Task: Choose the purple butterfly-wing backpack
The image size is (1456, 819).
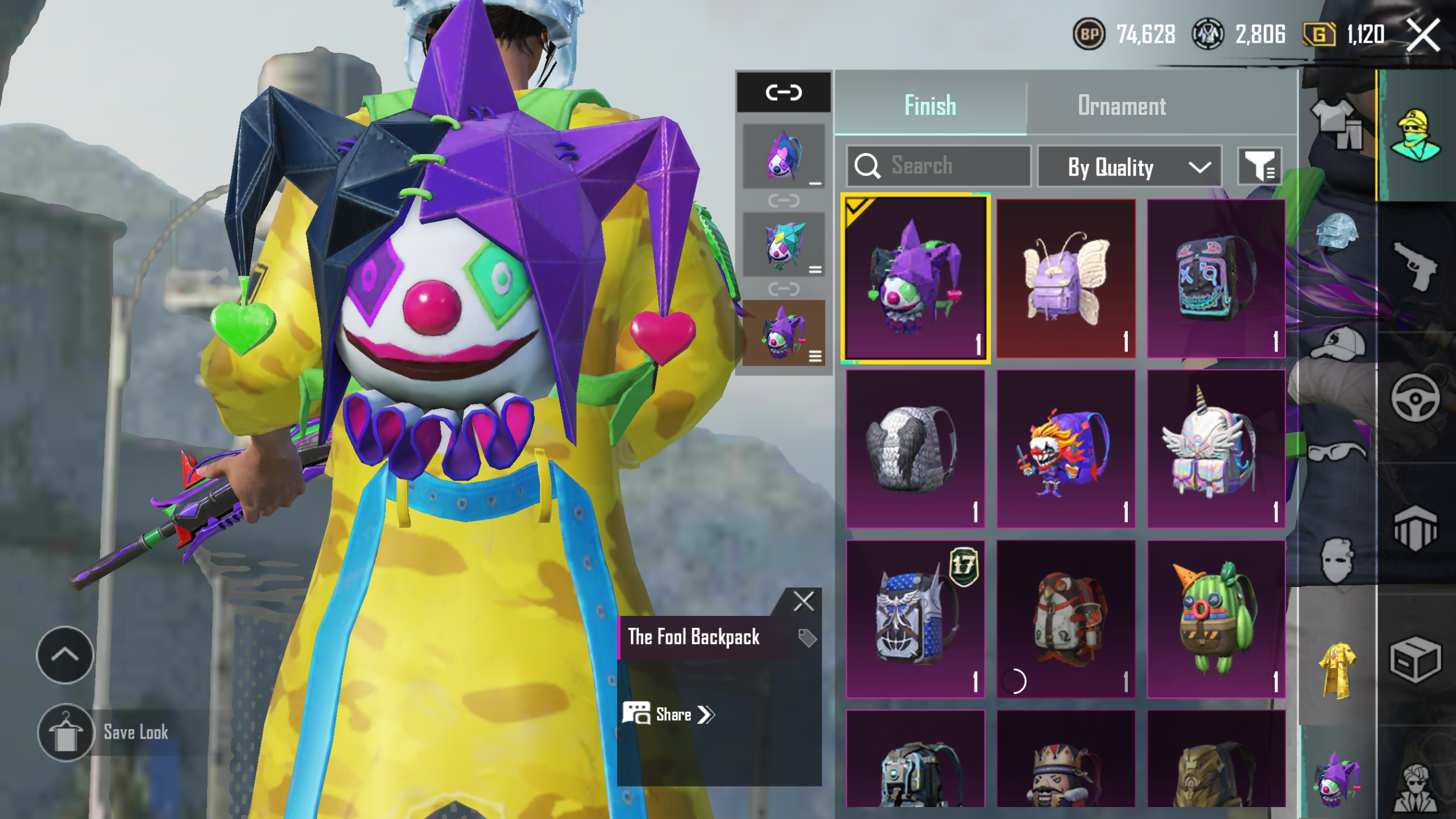Action: pos(1066,279)
